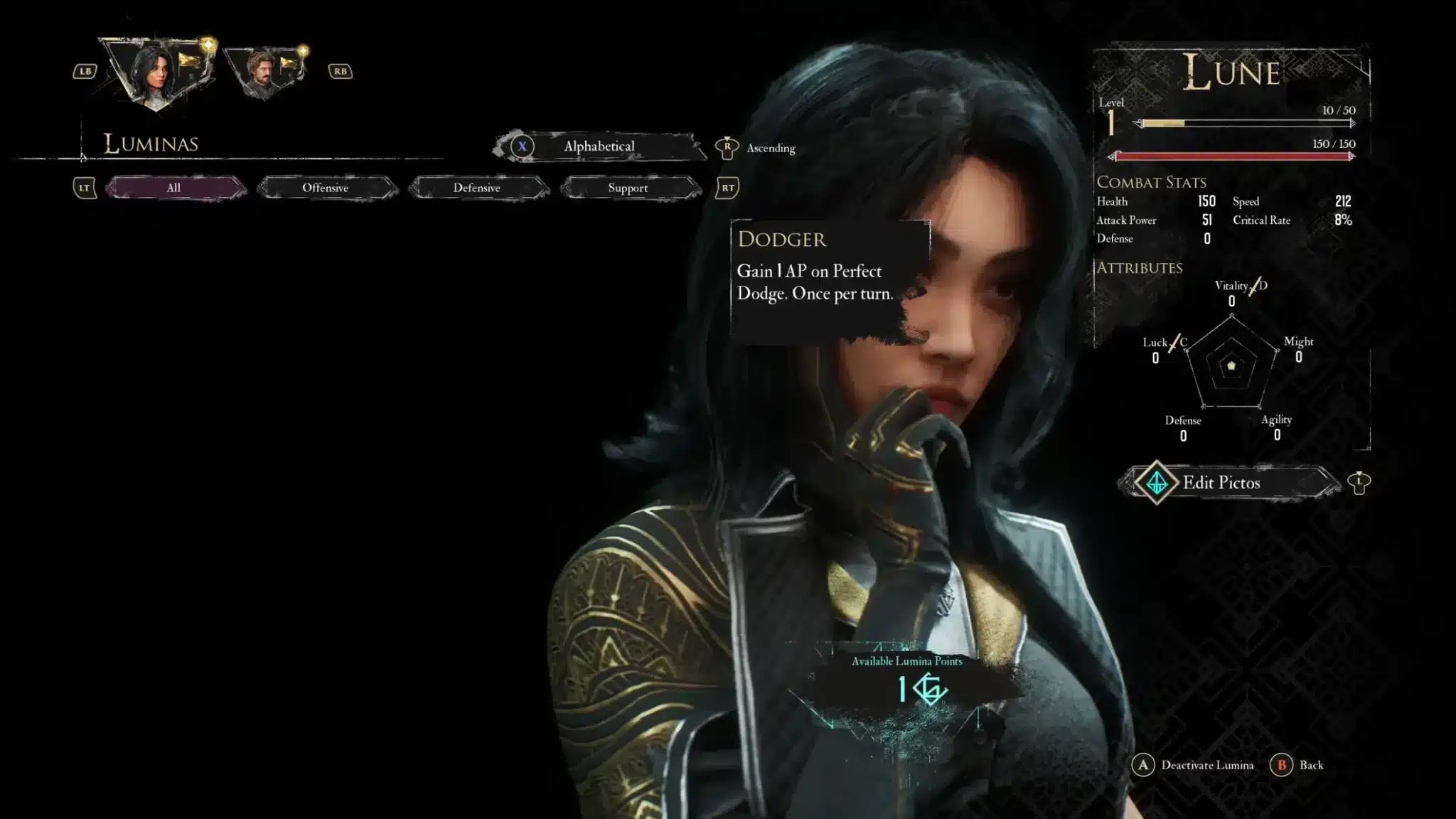Toggle the Ascending sort order

[x=770, y=148]
